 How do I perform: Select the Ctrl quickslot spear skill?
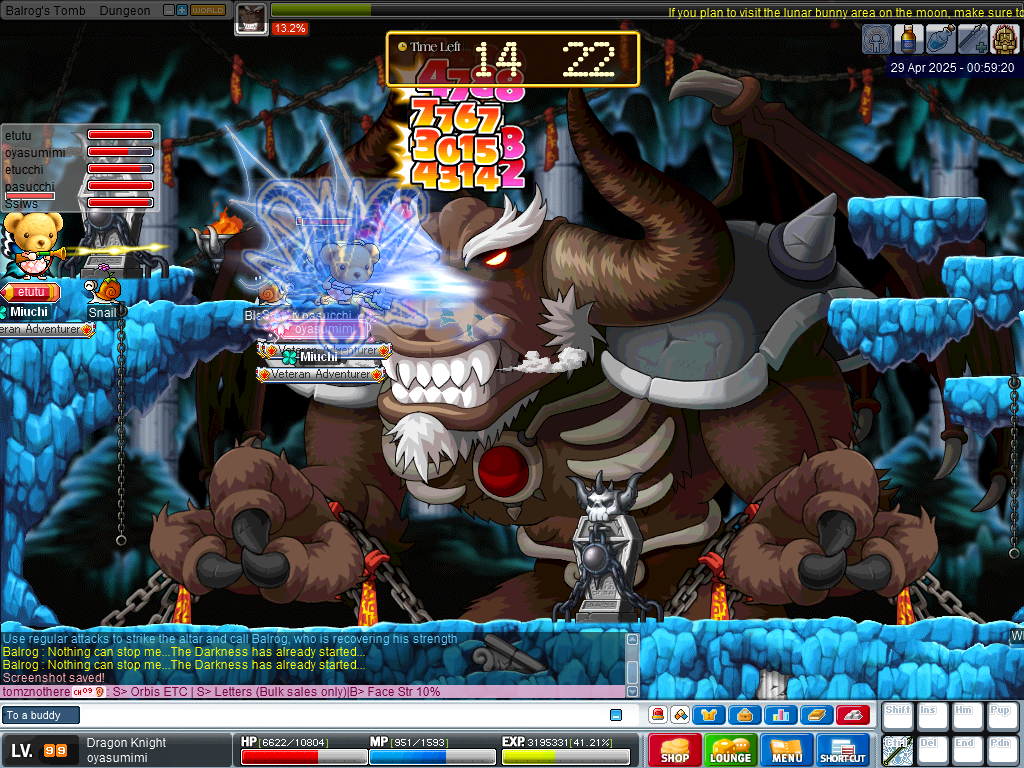(x=895, y=750)
